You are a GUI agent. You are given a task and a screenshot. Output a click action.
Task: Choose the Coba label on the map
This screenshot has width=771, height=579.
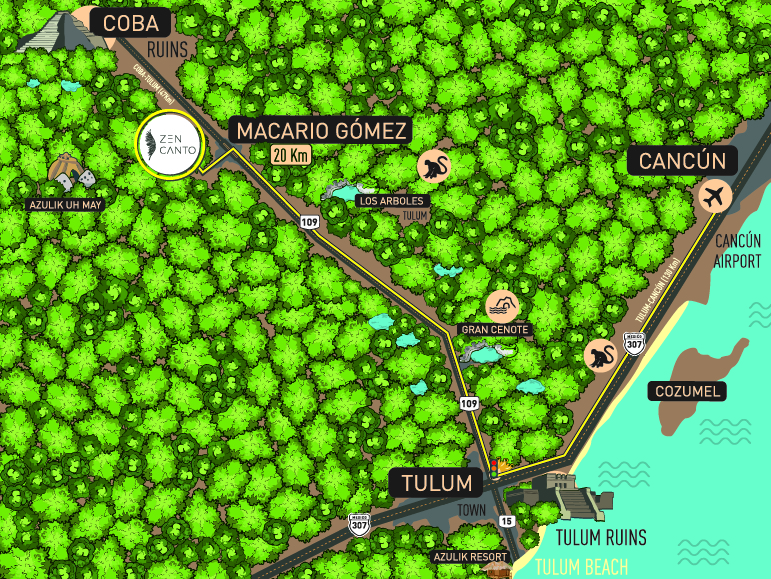pos(131,22)
